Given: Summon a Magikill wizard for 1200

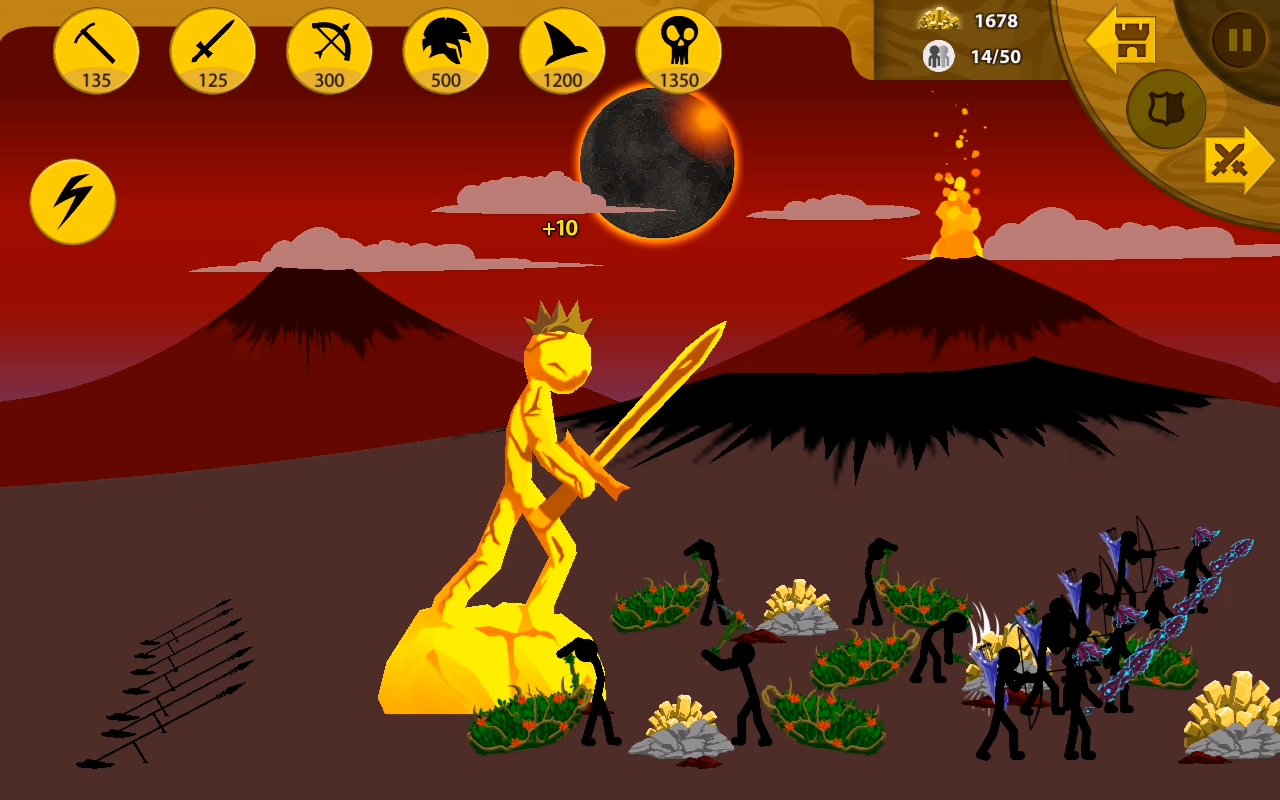Looking at the screenshot, I should [x=562, y=51].
